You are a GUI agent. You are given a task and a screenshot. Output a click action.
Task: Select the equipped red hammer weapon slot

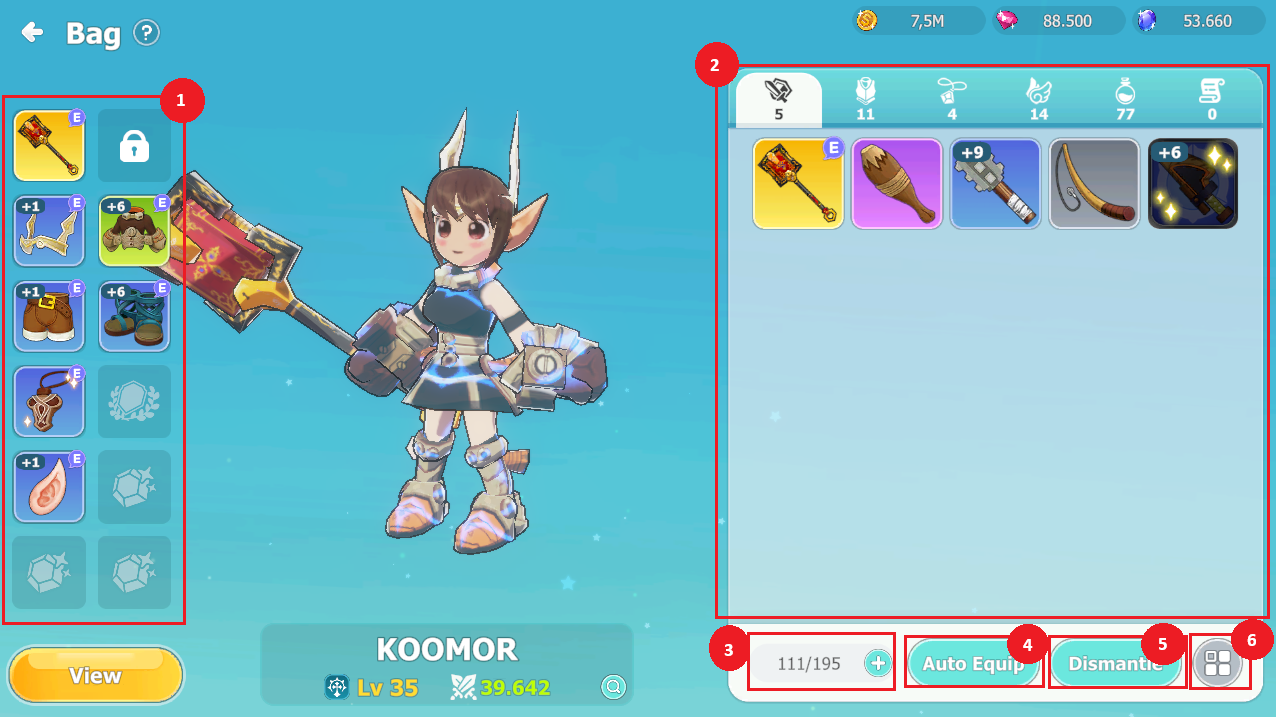pos(49,145)
